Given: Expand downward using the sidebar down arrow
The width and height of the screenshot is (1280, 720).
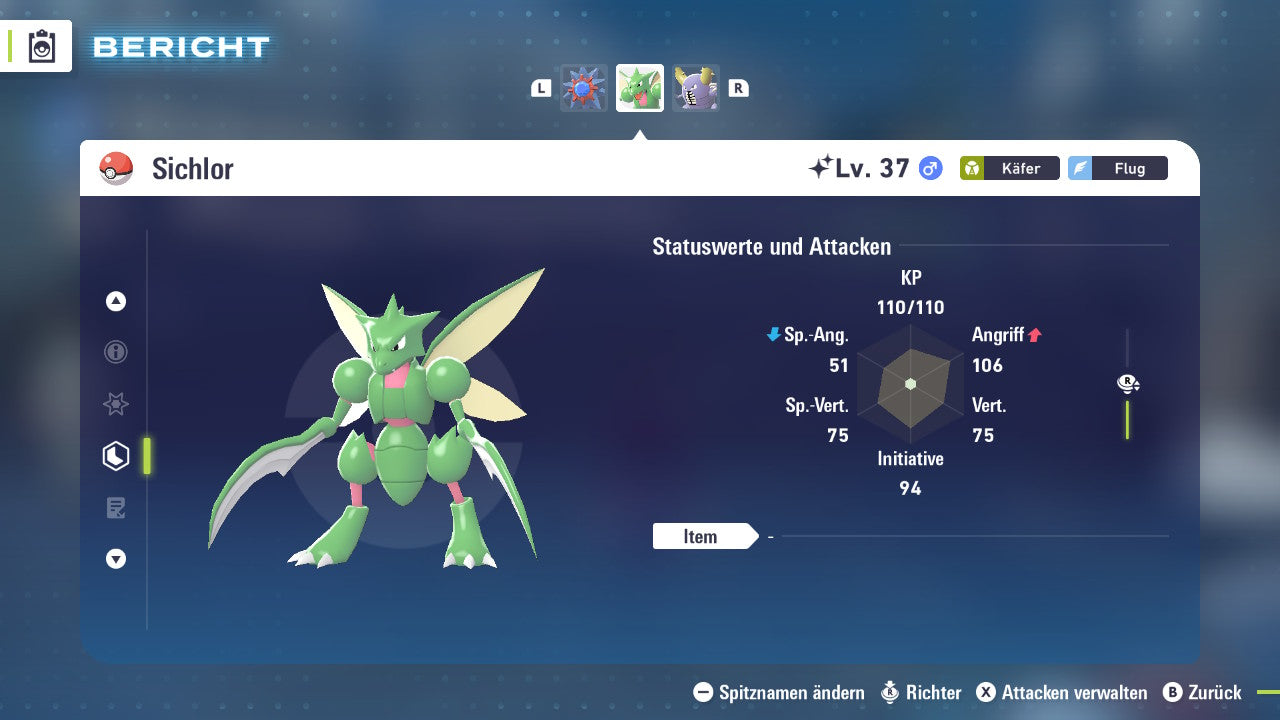Looking at the screenshot, I should pos(115,559).
